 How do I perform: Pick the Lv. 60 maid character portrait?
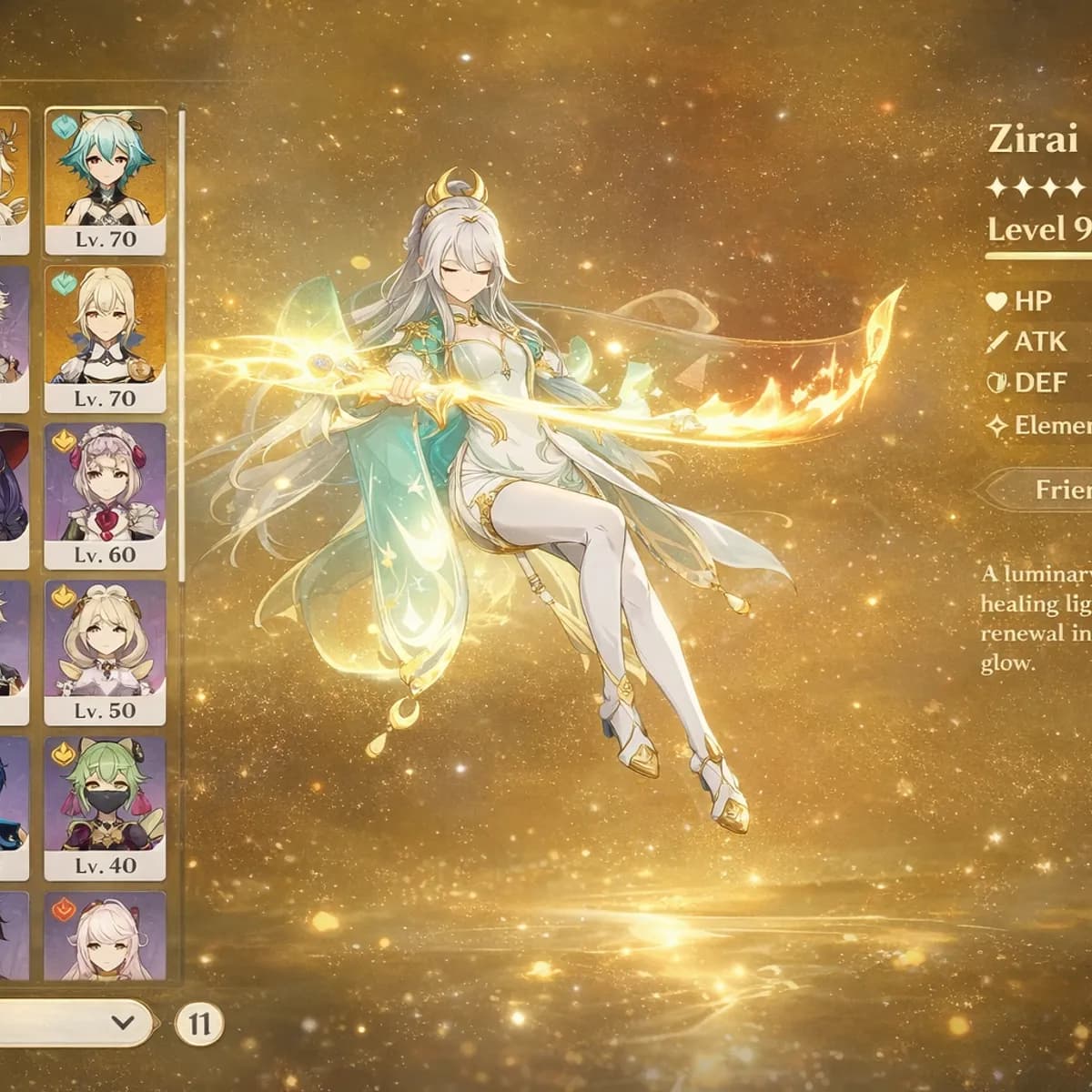coord(105,496)
